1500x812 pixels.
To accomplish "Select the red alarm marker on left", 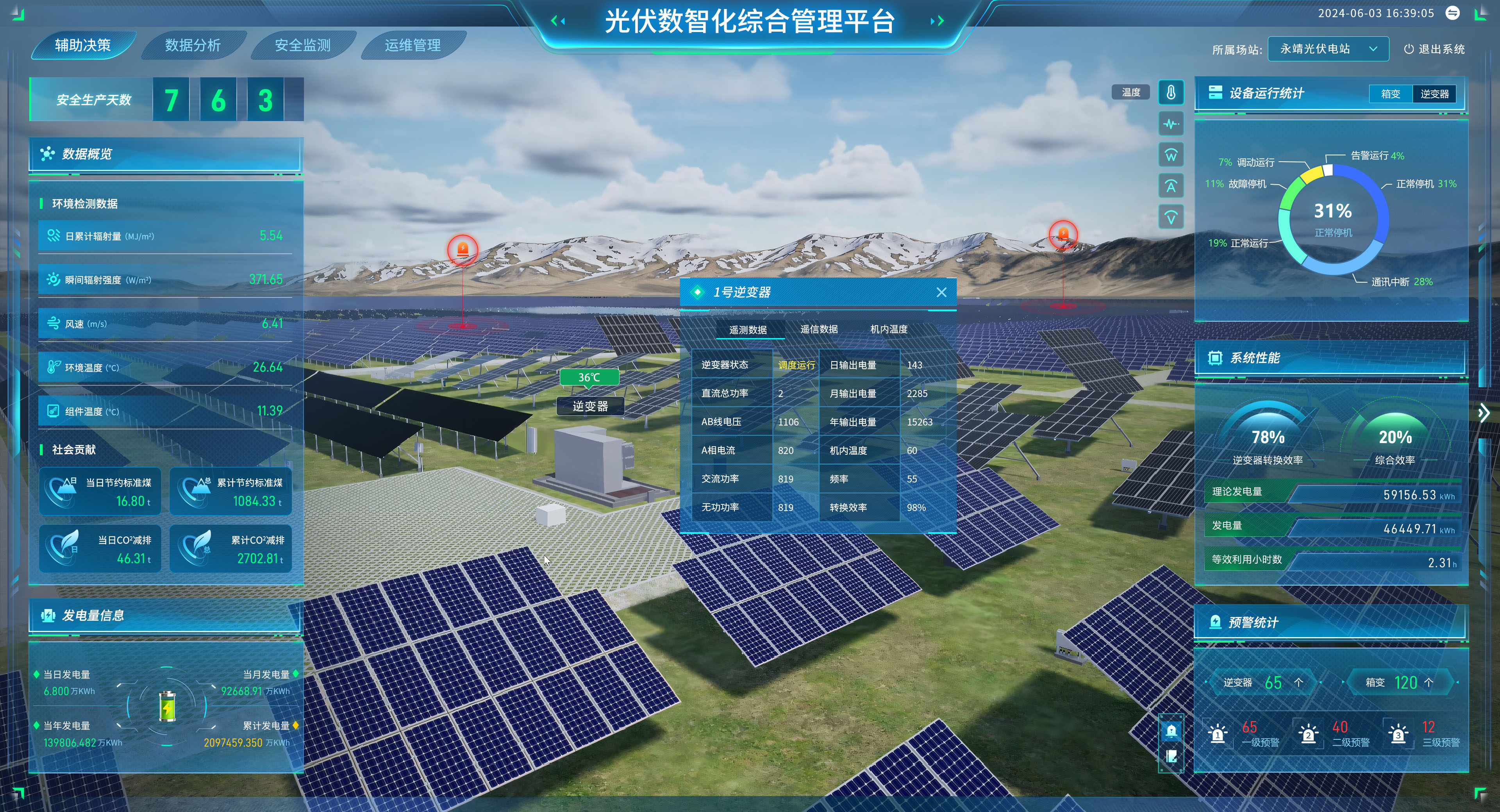I will point(462,250).
